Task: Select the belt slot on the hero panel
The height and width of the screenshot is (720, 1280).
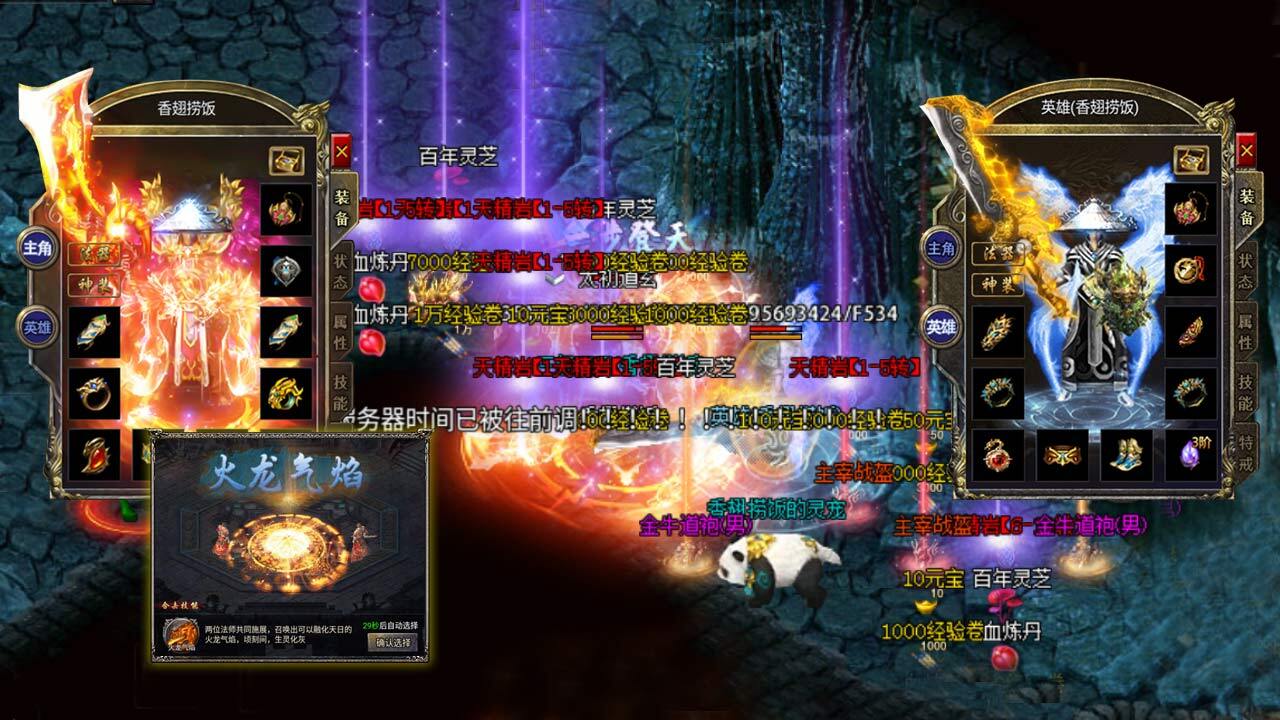Action: pos(1062,455)
